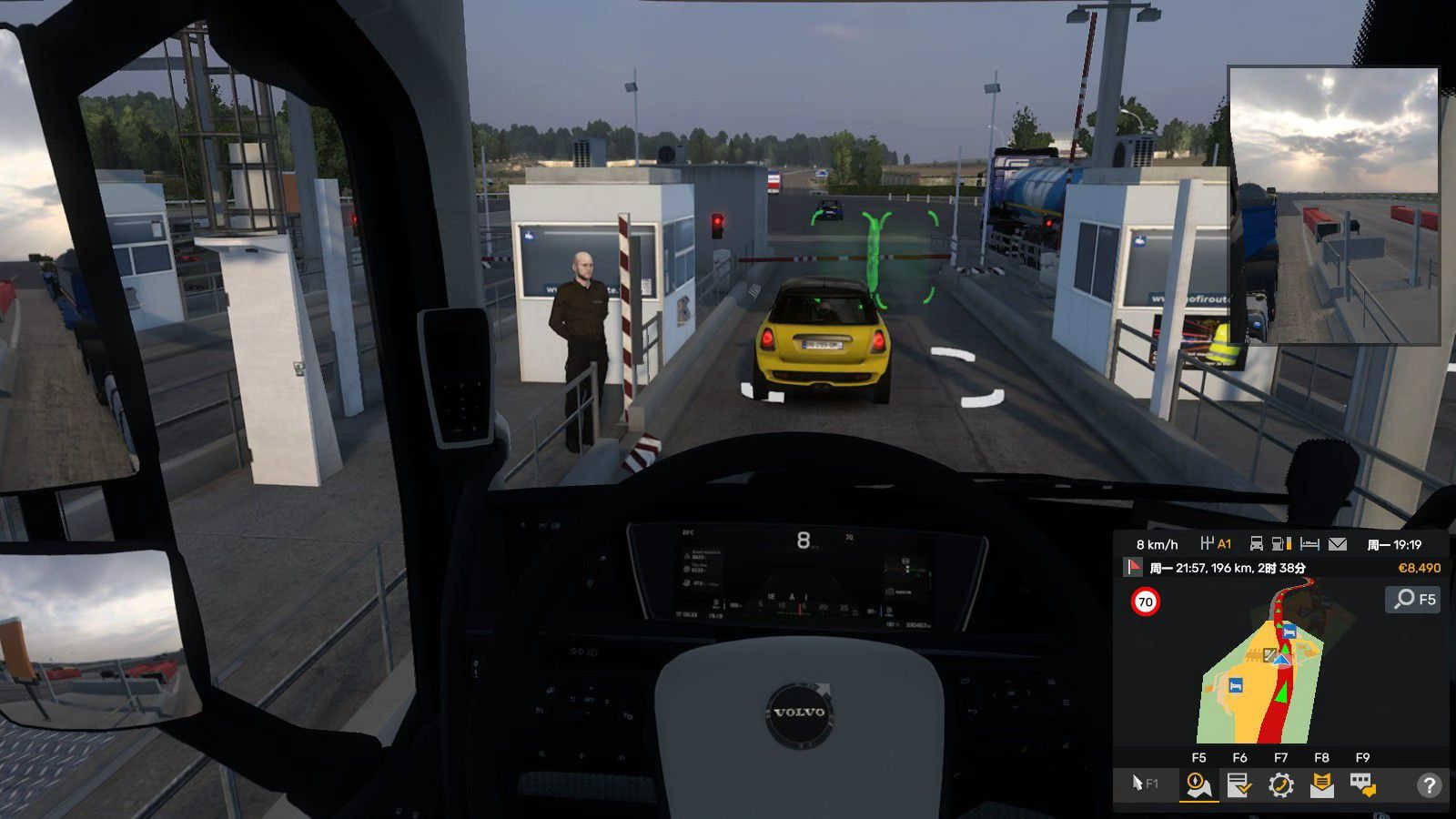Viewport: 1456px width, 819px height.
Task: Click the question mark help button
Action: 1429,784
